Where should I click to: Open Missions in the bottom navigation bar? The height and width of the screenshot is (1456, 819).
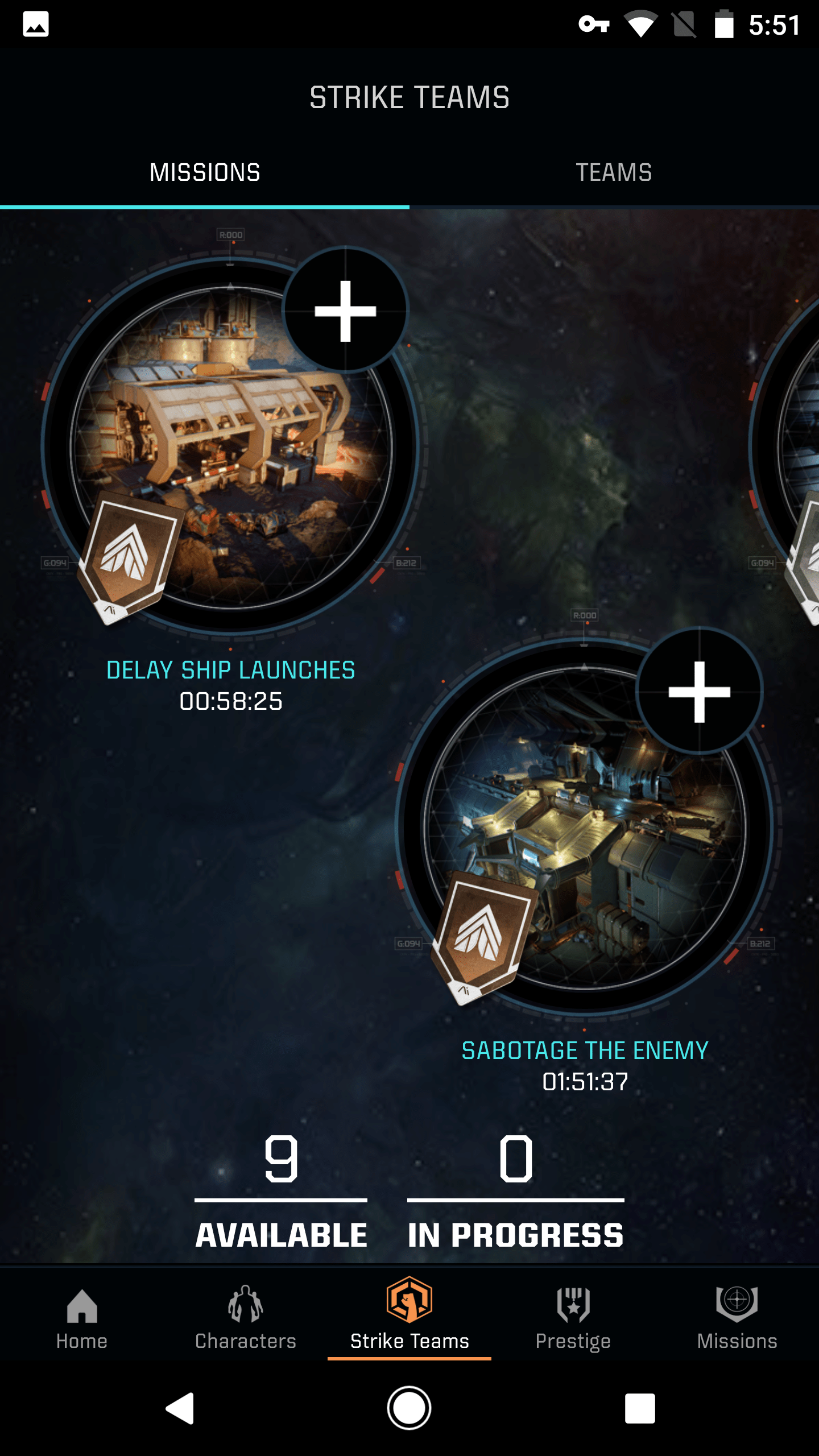point(737,1318)
